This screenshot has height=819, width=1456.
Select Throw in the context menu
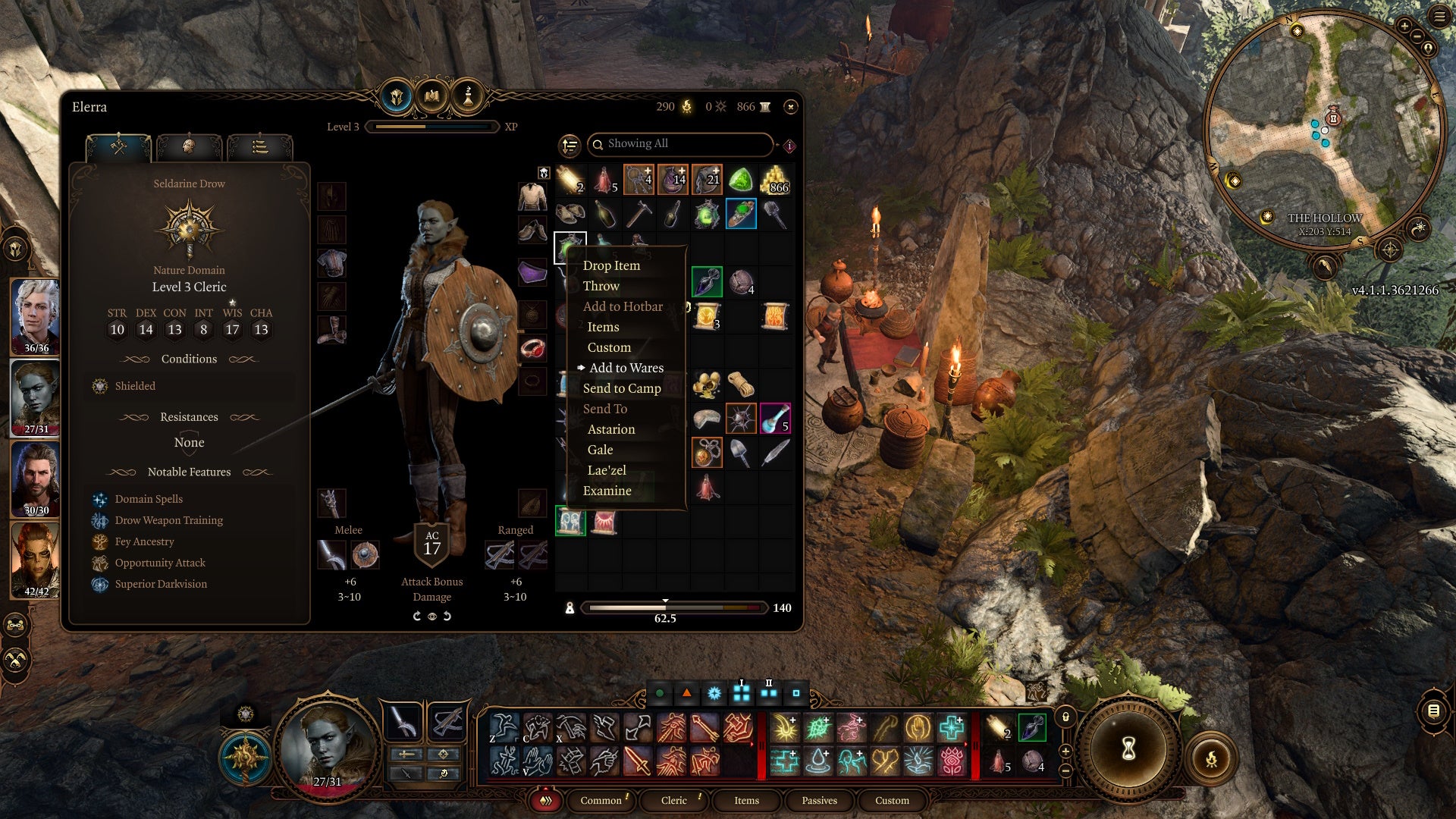[601, 286]
